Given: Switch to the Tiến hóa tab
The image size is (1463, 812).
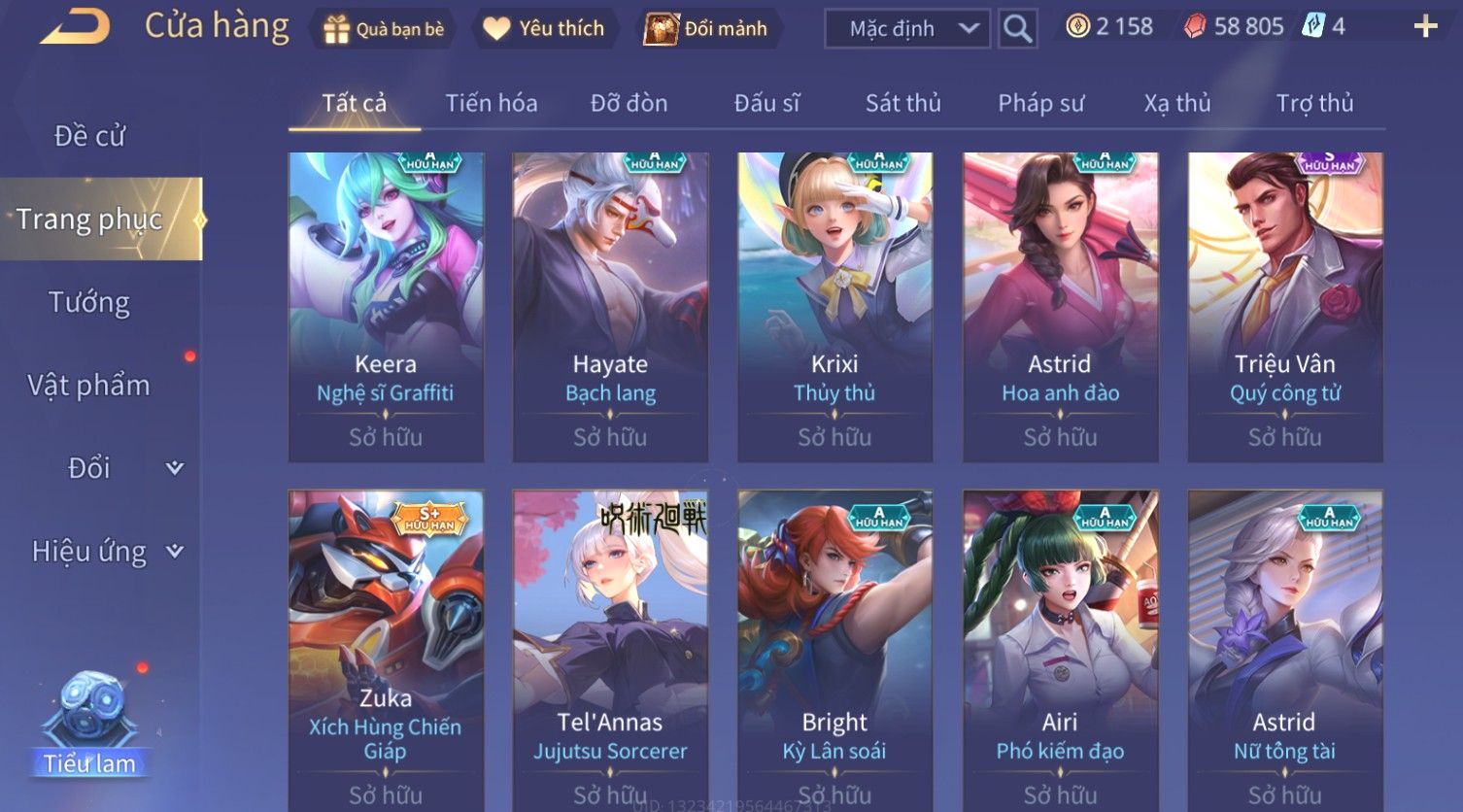Looking at the screenshot, I should 491,103.
